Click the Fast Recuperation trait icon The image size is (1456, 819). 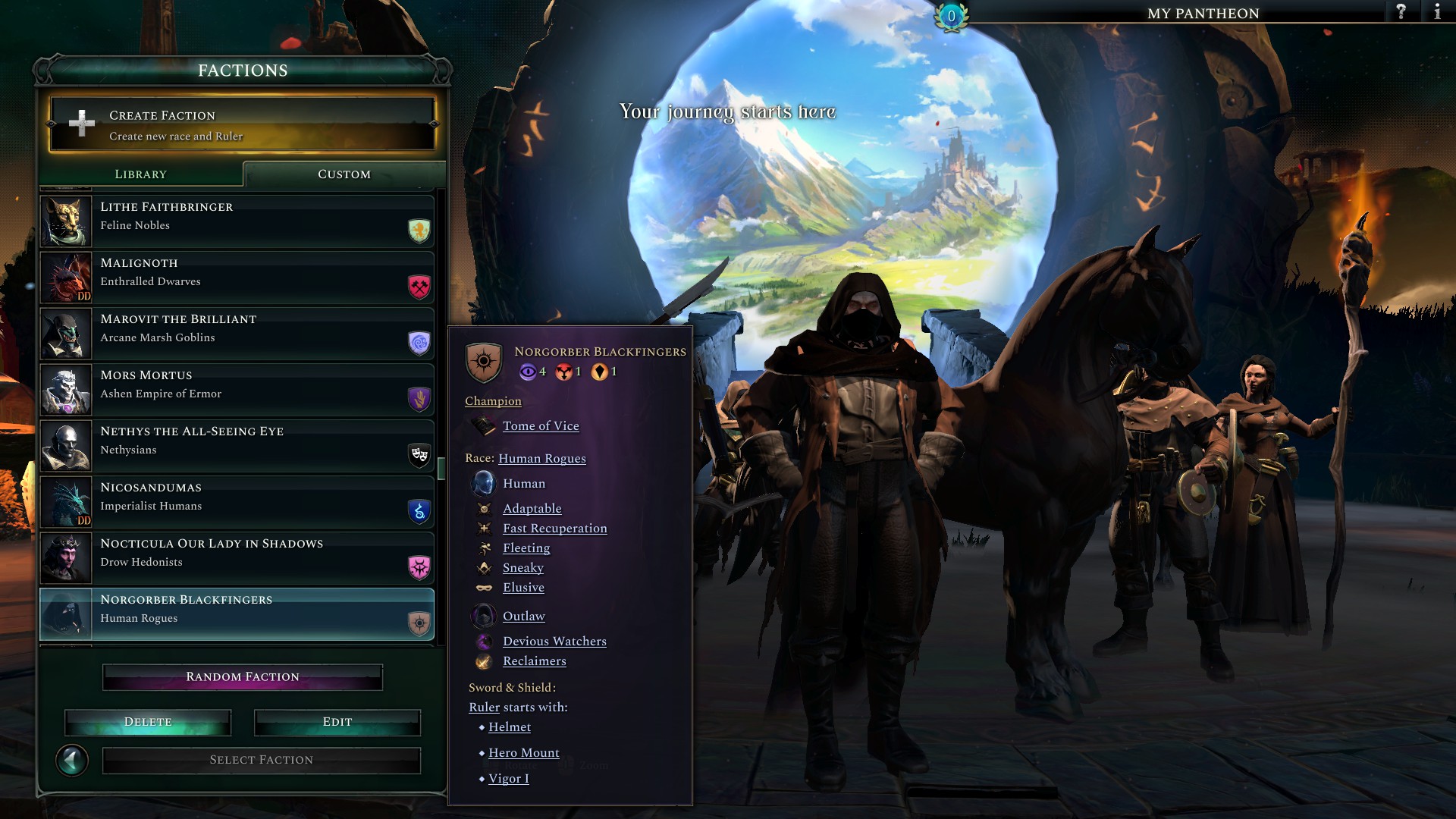tap(485, 528)
